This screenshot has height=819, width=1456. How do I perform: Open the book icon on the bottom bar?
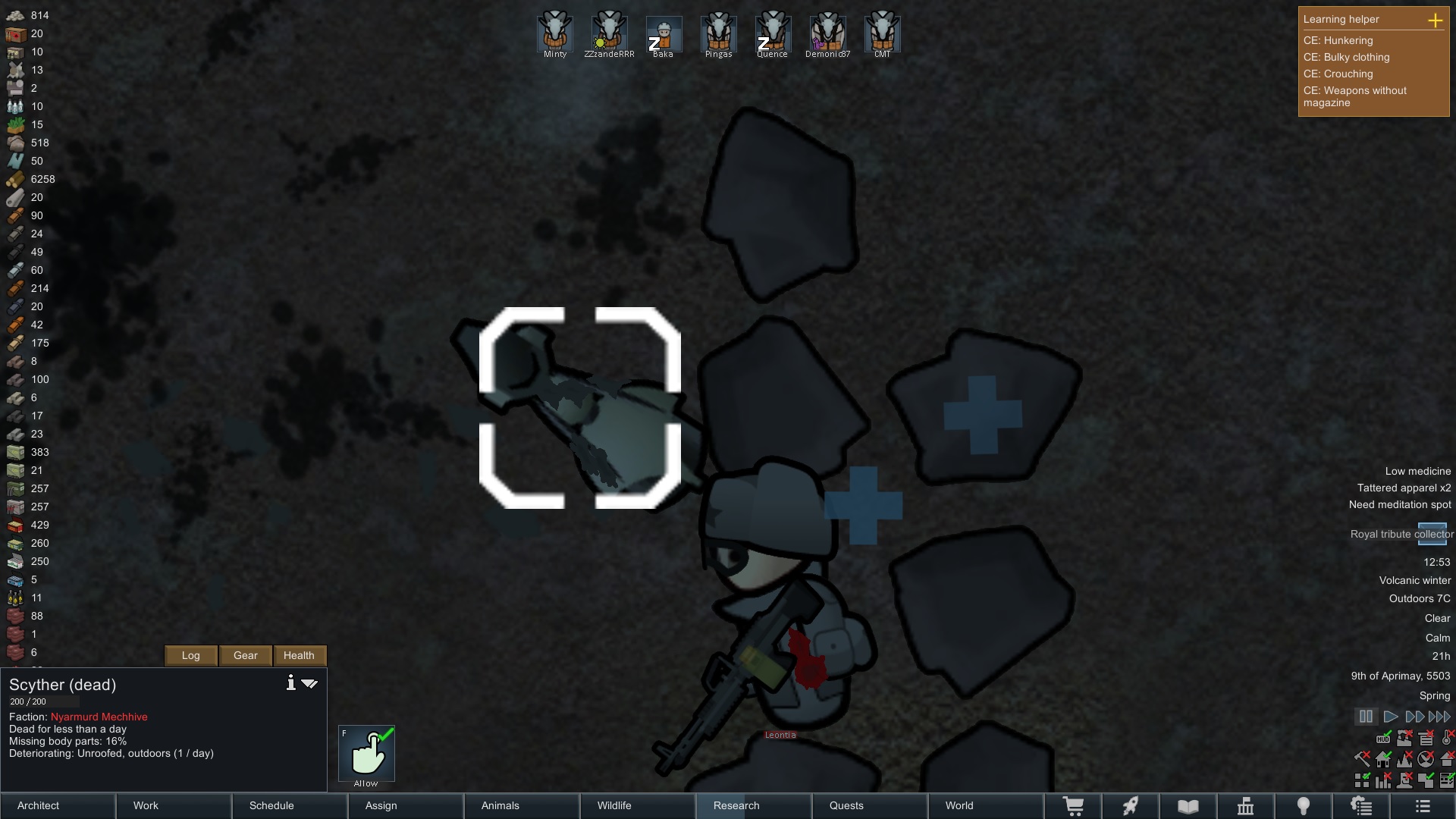(1188, 806)
